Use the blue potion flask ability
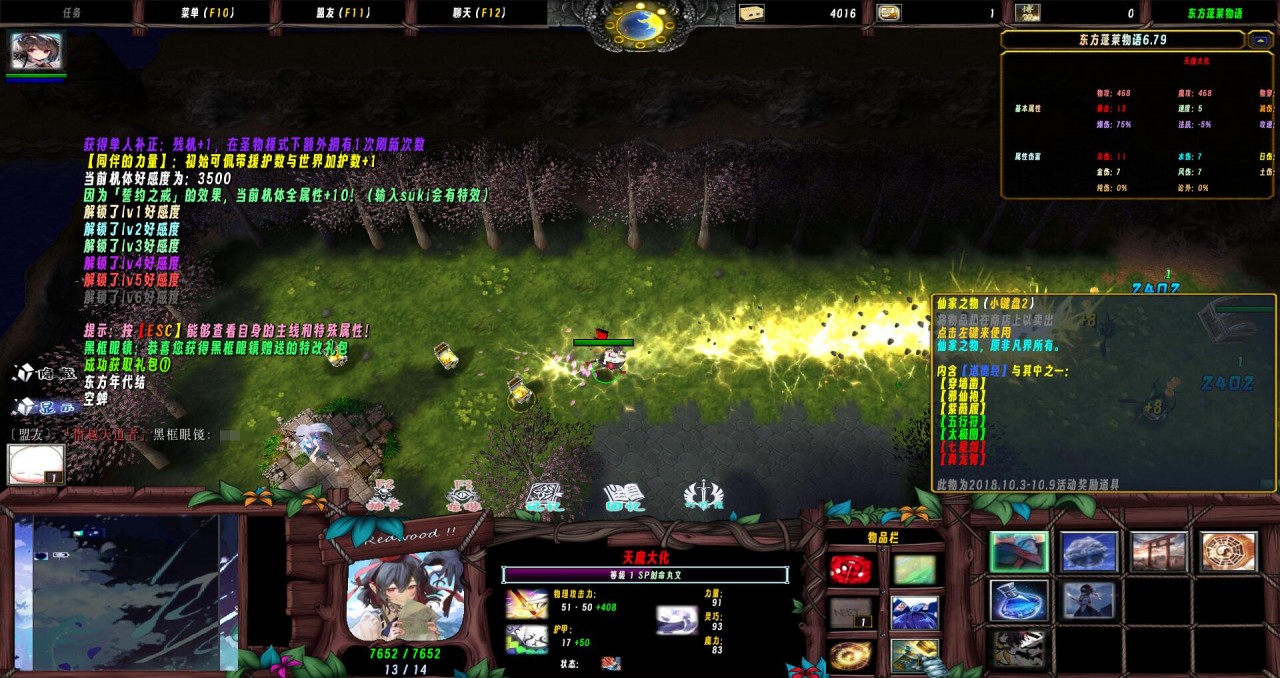Screen dimensions: 1280x678 (1019, 600)
